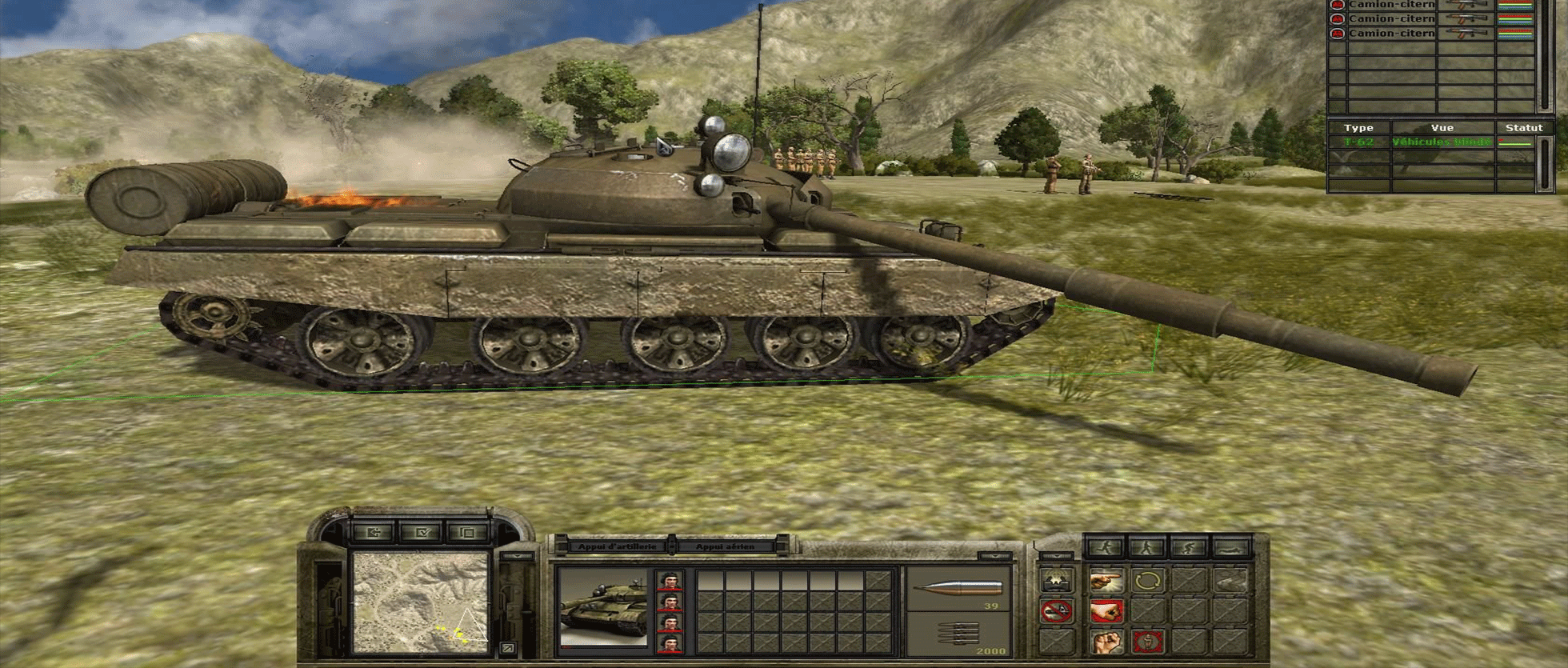Select the machine gun rounds ammo
The width and height of the screenshot is (1568, 668).
(x=958, y=635)
